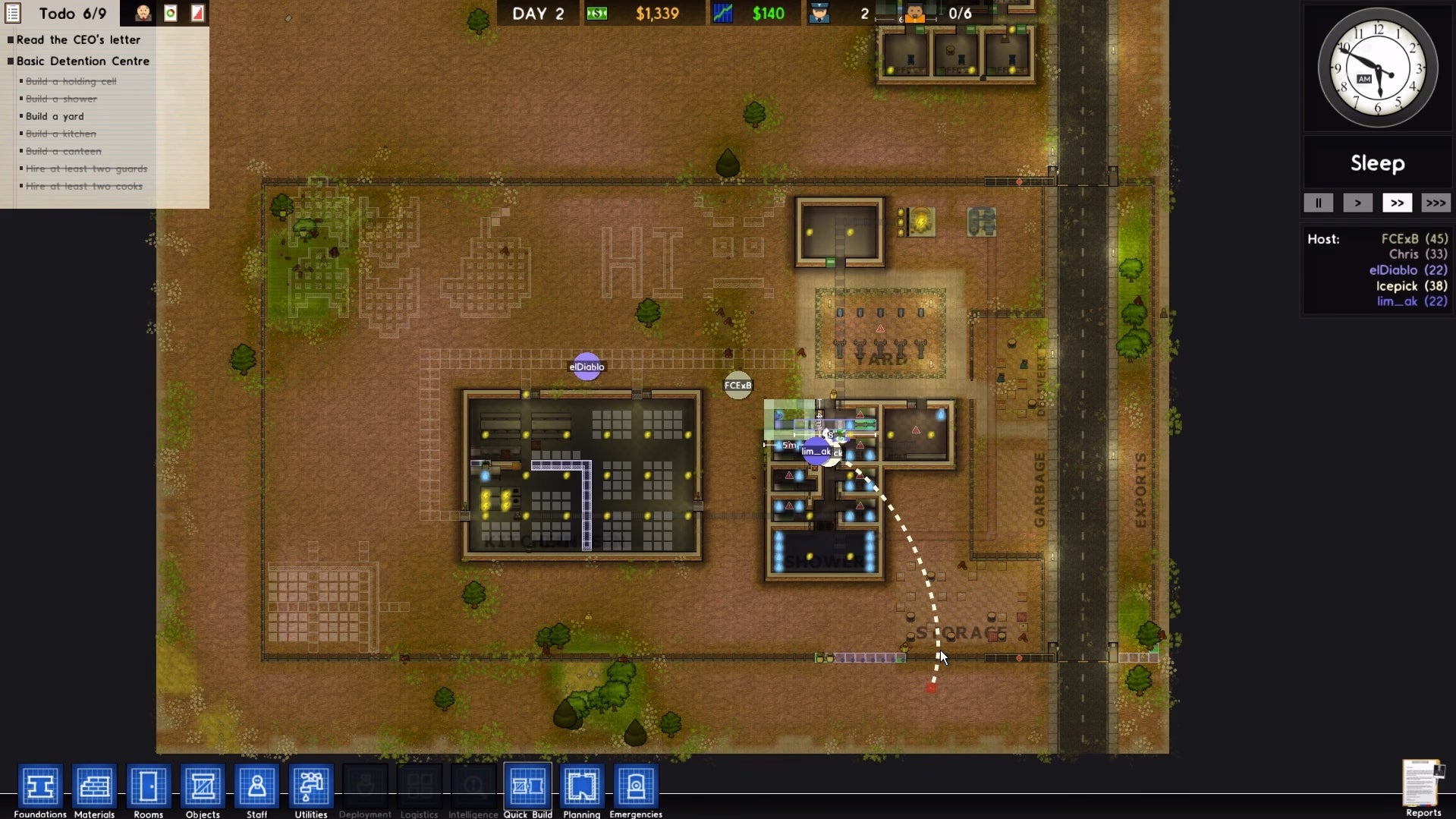Pause the game with the pause button

click(x=1319, y=203)
